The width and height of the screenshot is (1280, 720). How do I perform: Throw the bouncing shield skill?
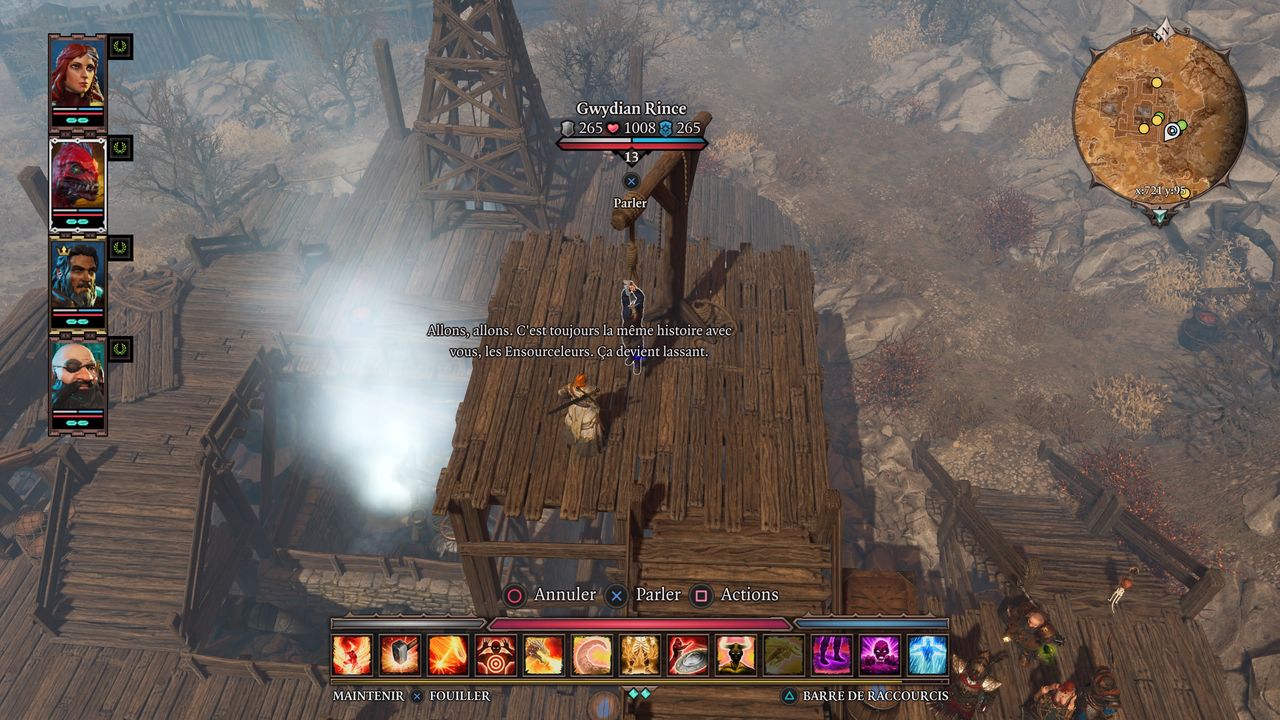[x=688, y=655]
